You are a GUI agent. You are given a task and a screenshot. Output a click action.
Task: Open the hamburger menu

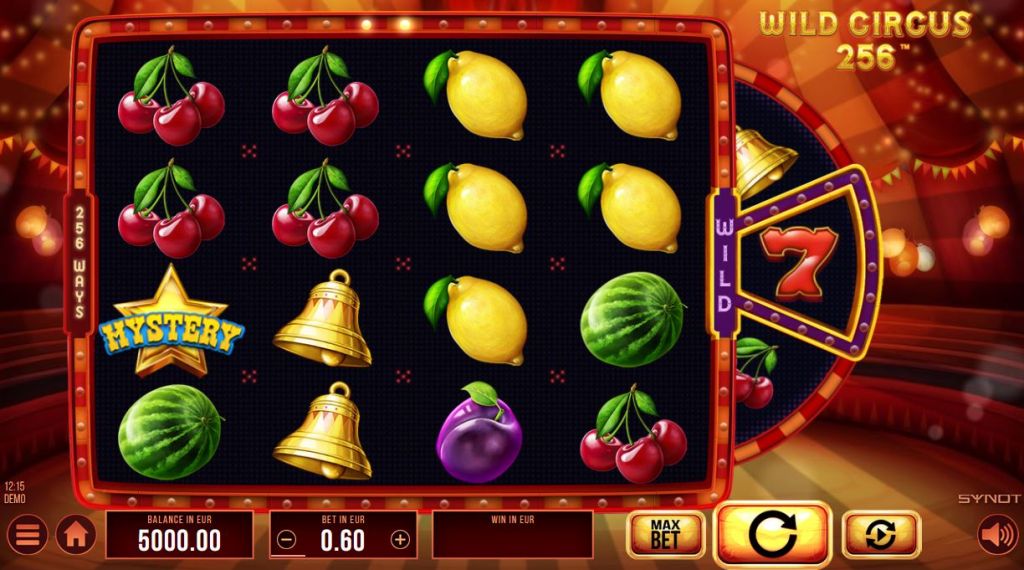(27, 535)
